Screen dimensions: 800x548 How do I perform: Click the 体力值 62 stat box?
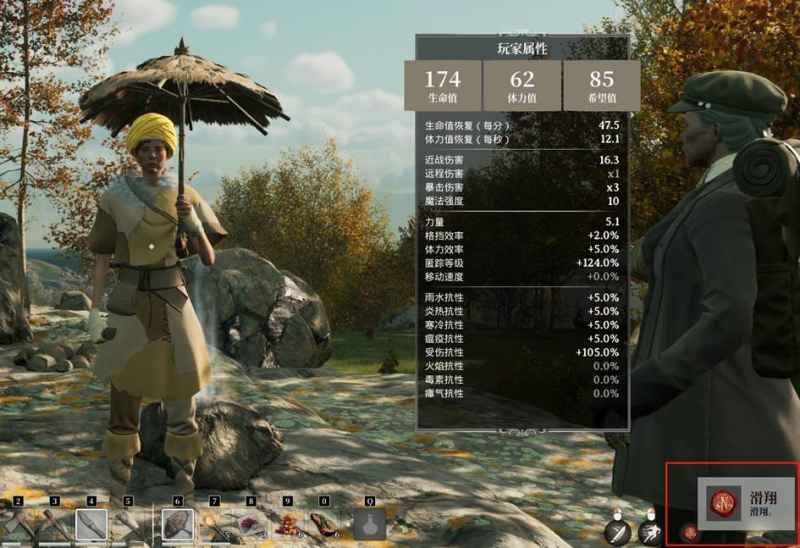click(x=521, y=85)
